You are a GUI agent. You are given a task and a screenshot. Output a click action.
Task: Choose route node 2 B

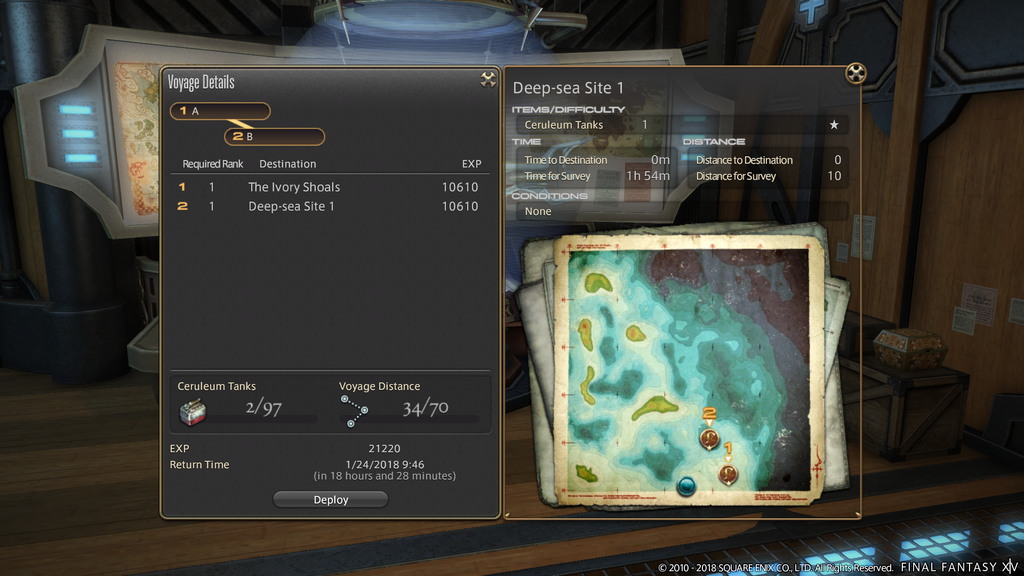274,136
